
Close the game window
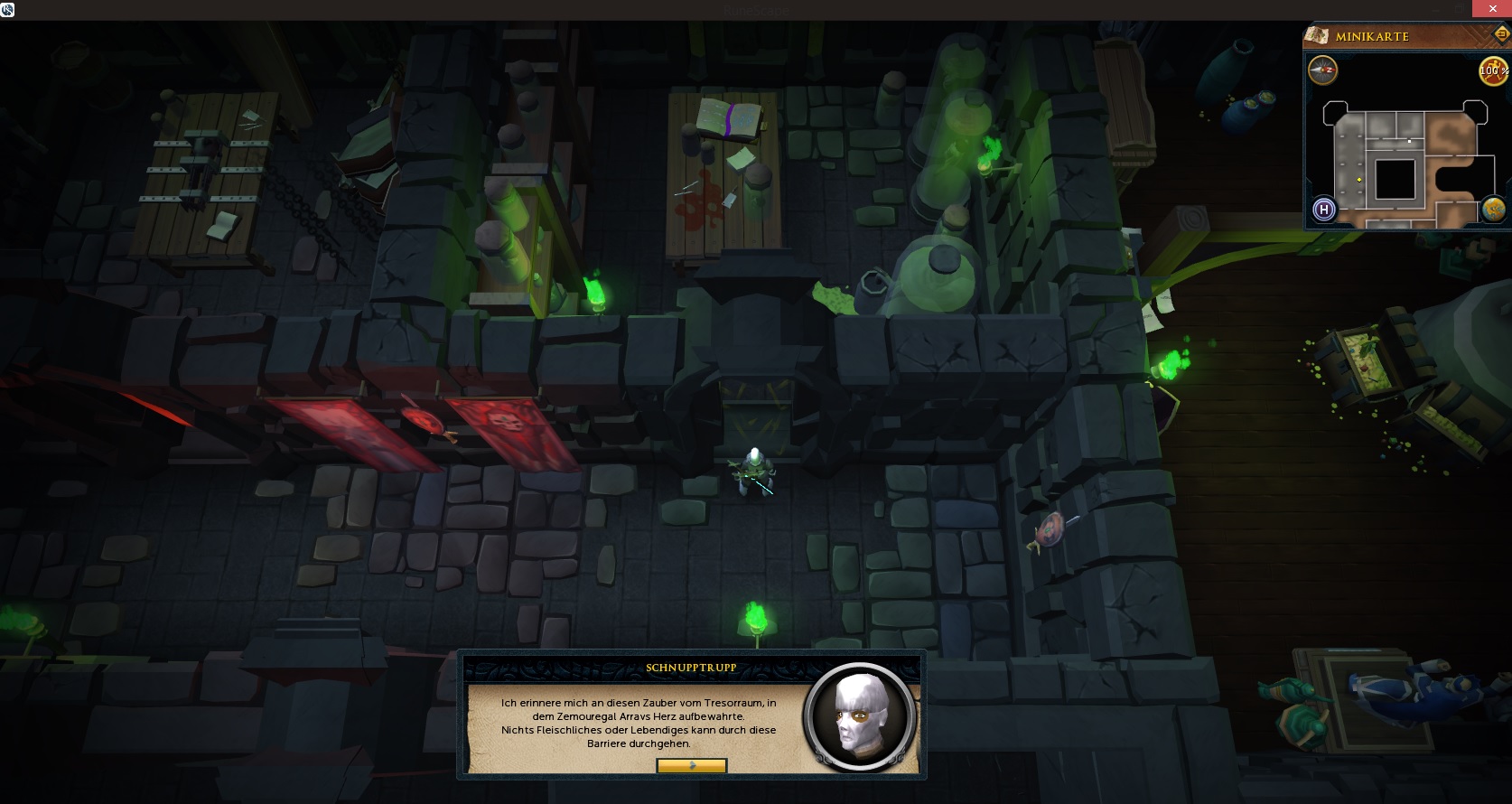1492,9
